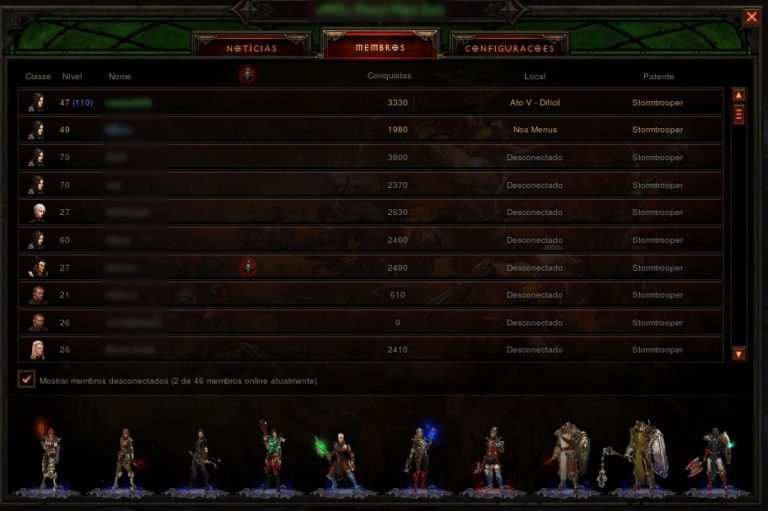Click the Nome column header
Screen dimensions: 768x511
point(120,76)
